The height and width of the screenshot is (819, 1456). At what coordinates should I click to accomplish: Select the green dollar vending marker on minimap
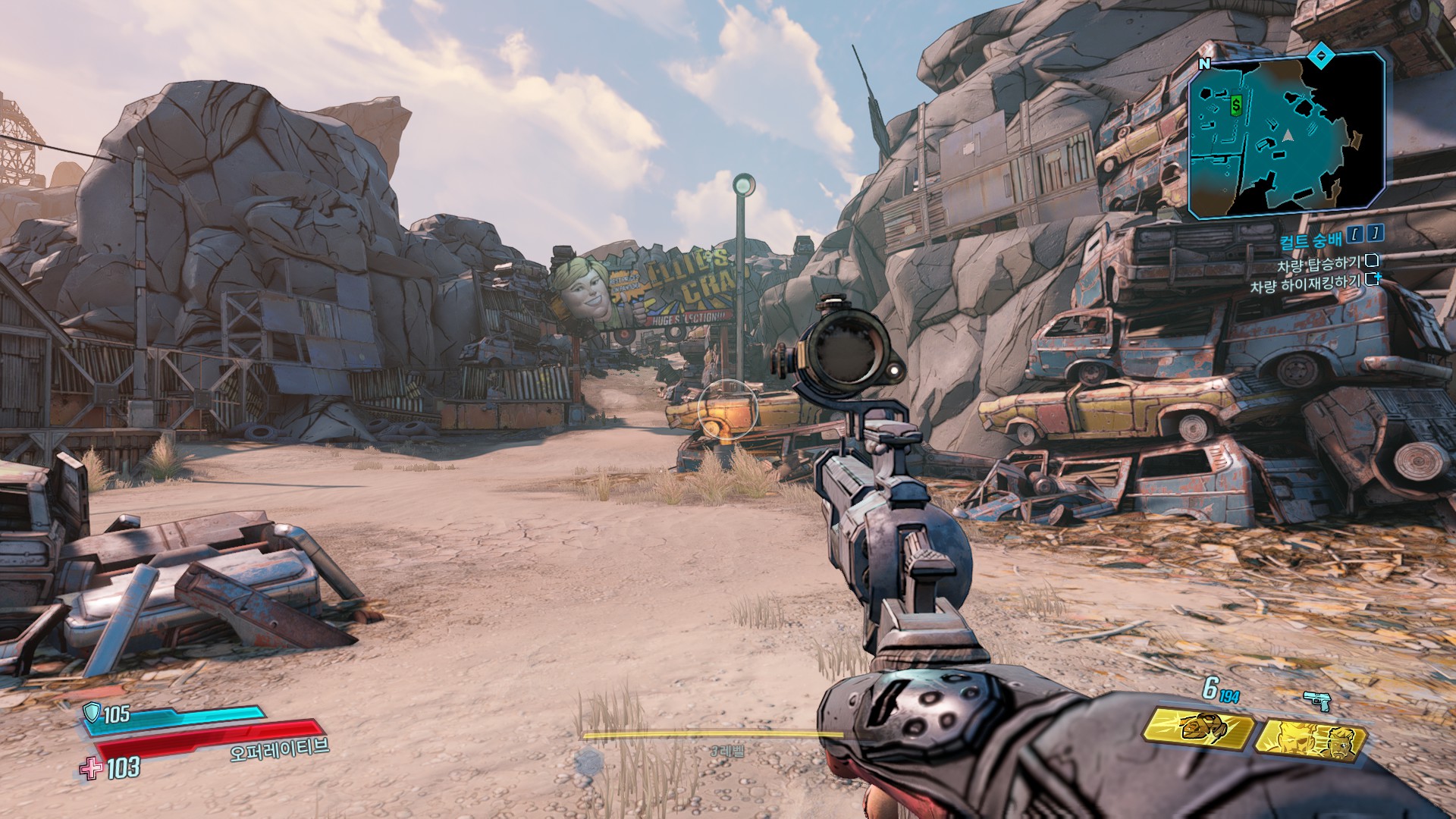pyautogui.click(x=1236, y=105)
